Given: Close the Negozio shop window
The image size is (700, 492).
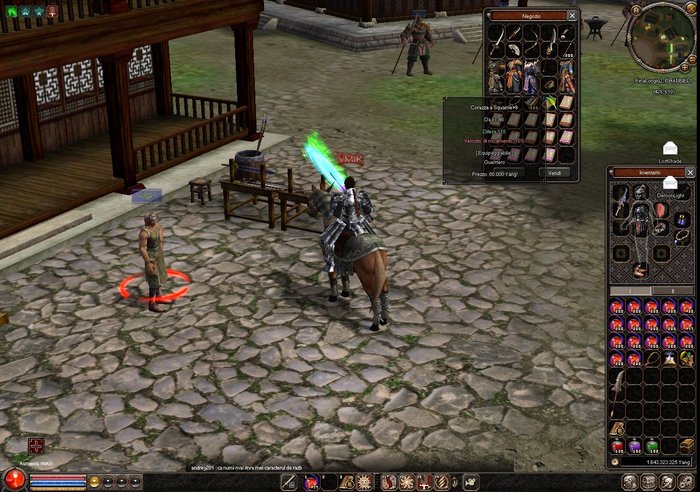Looking at the screenshot, I should [x=572, y=16].
